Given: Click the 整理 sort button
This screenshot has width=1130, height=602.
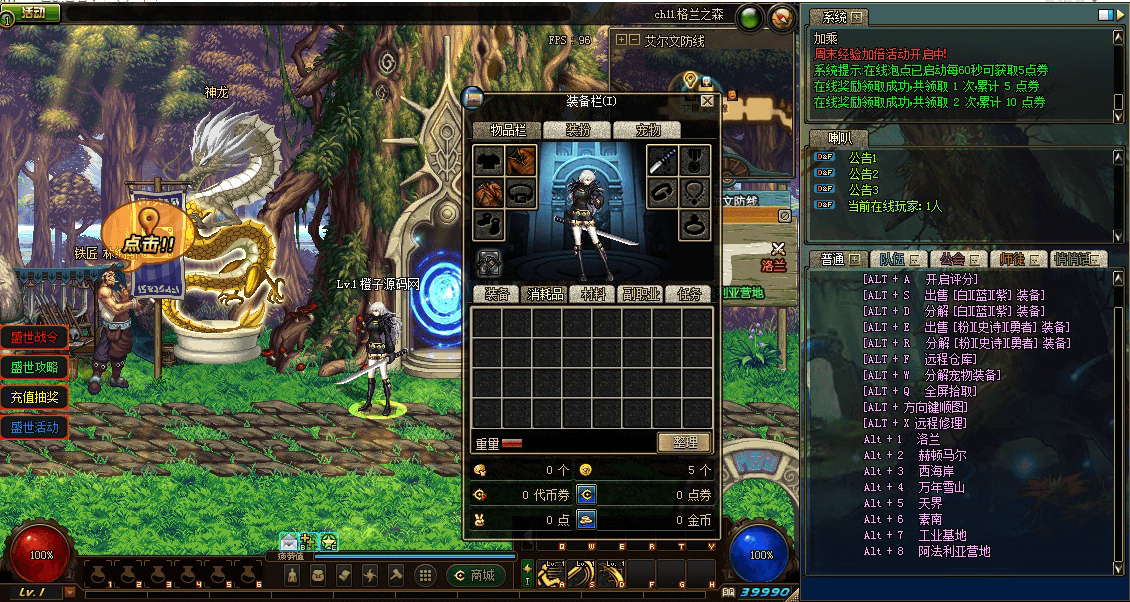Looking at the screenshot, I should coord(684,442).
